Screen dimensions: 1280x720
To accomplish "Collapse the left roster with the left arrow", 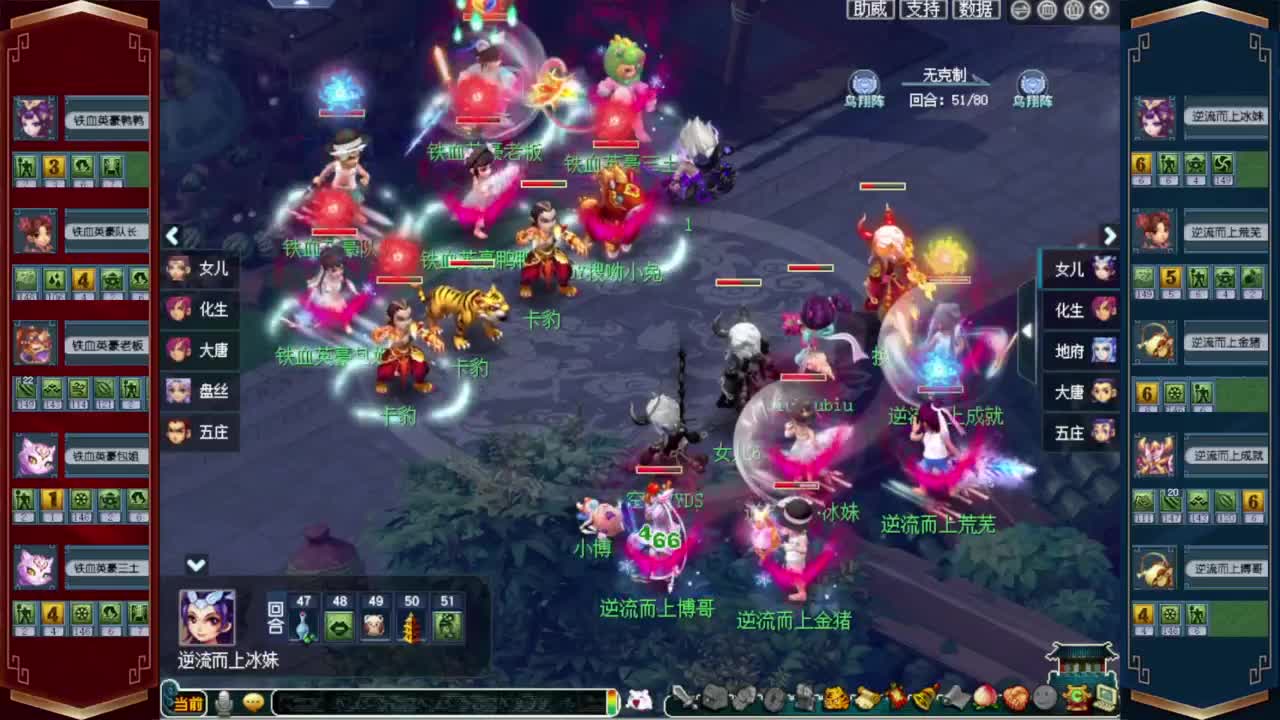I will coord(172,236).
